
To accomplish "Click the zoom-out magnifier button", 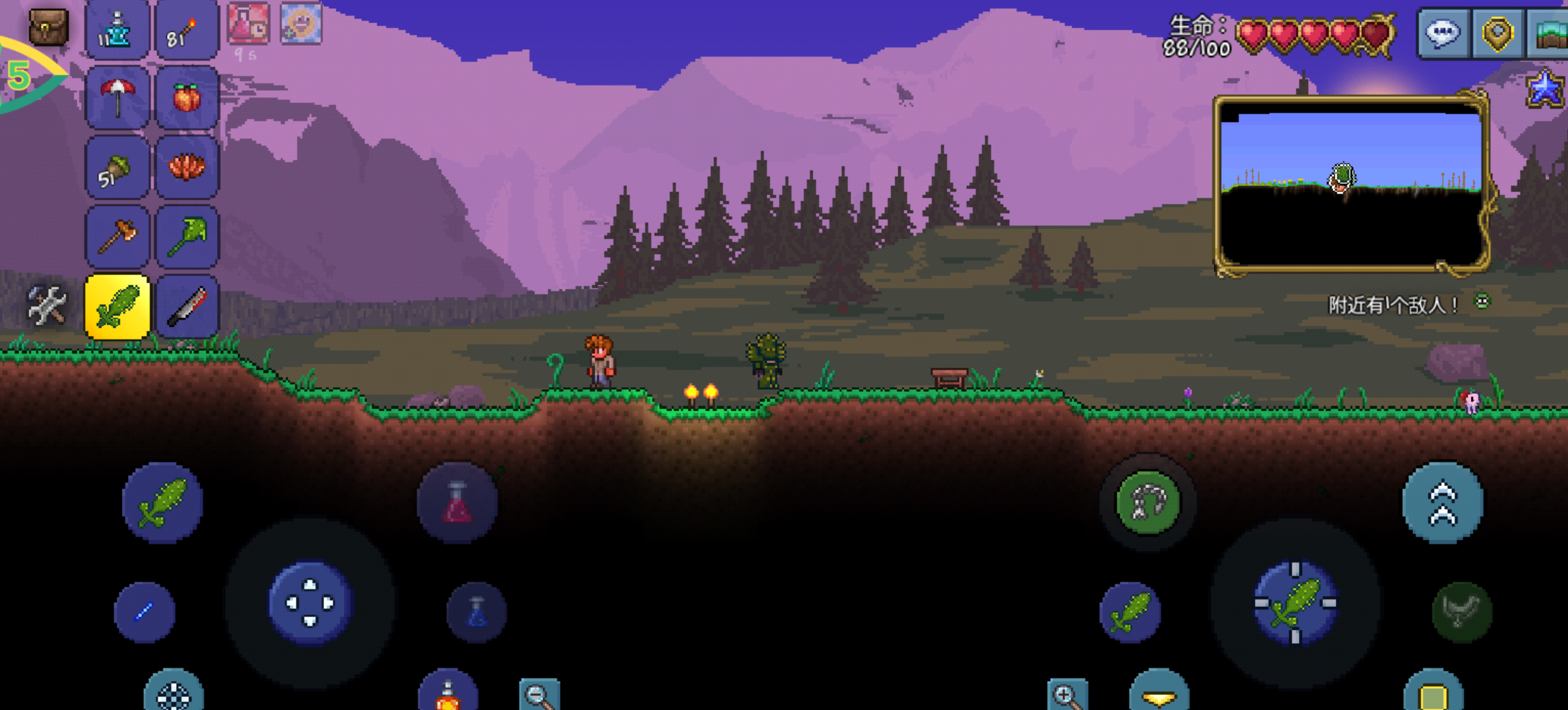I will [539, 695].
